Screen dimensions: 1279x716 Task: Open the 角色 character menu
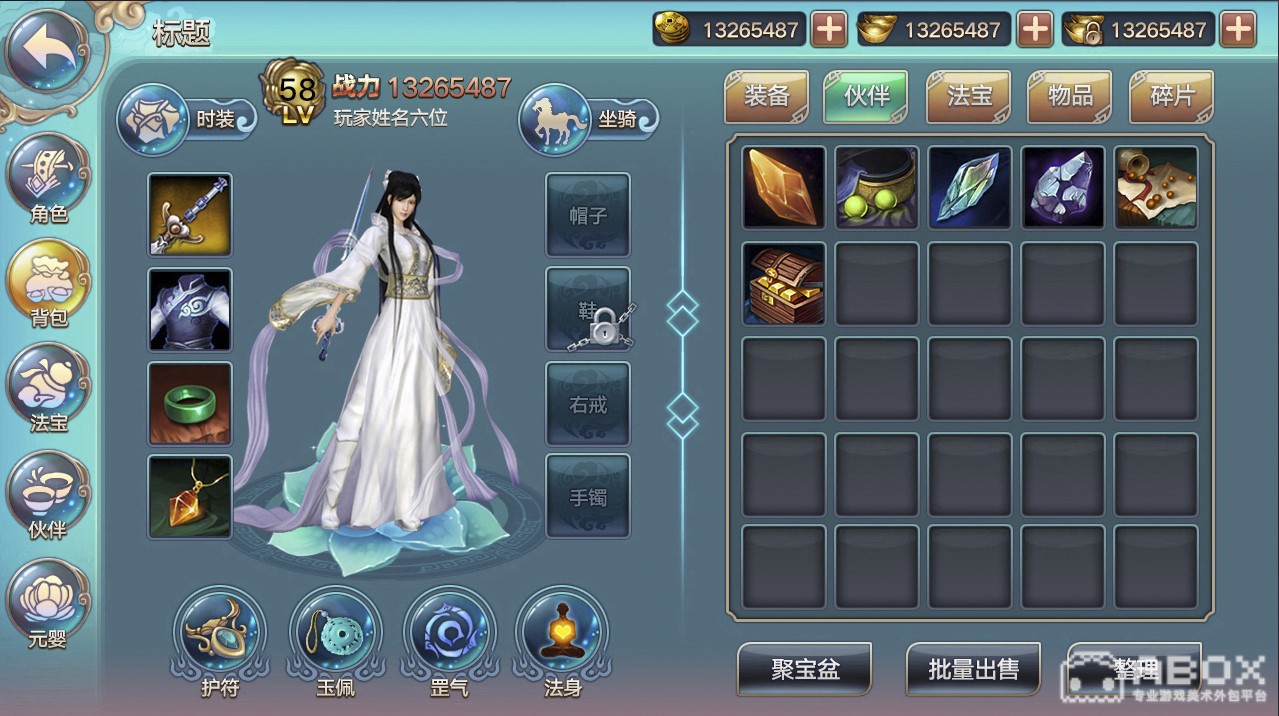coord(48,178)
